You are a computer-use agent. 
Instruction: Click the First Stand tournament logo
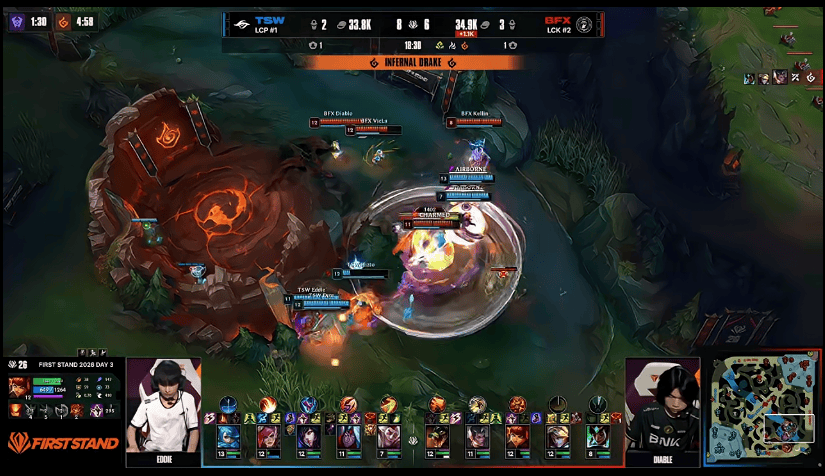click(x=62, y=441)
